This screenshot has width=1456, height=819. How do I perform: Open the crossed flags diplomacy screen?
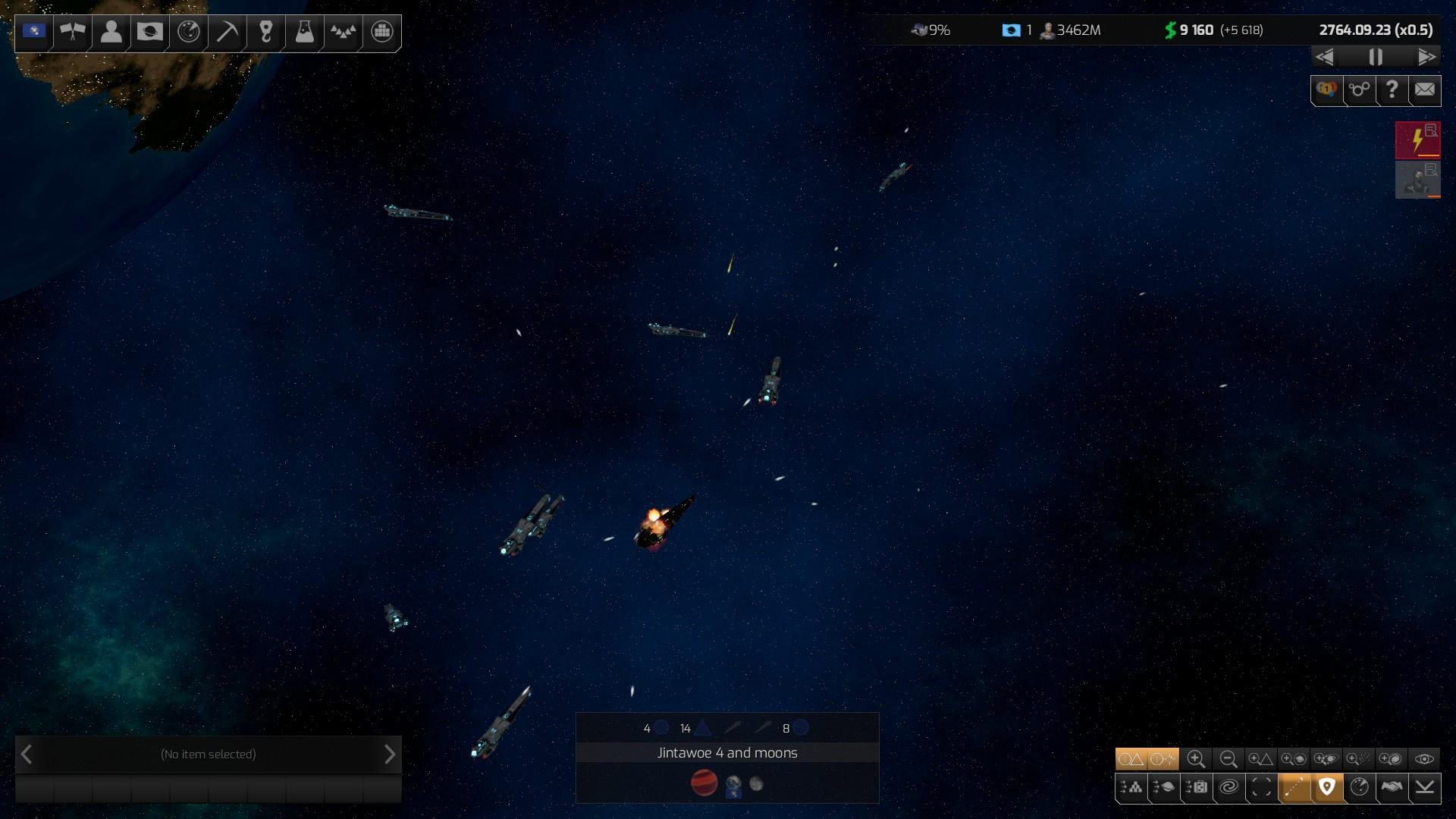[x=73, y=32]
